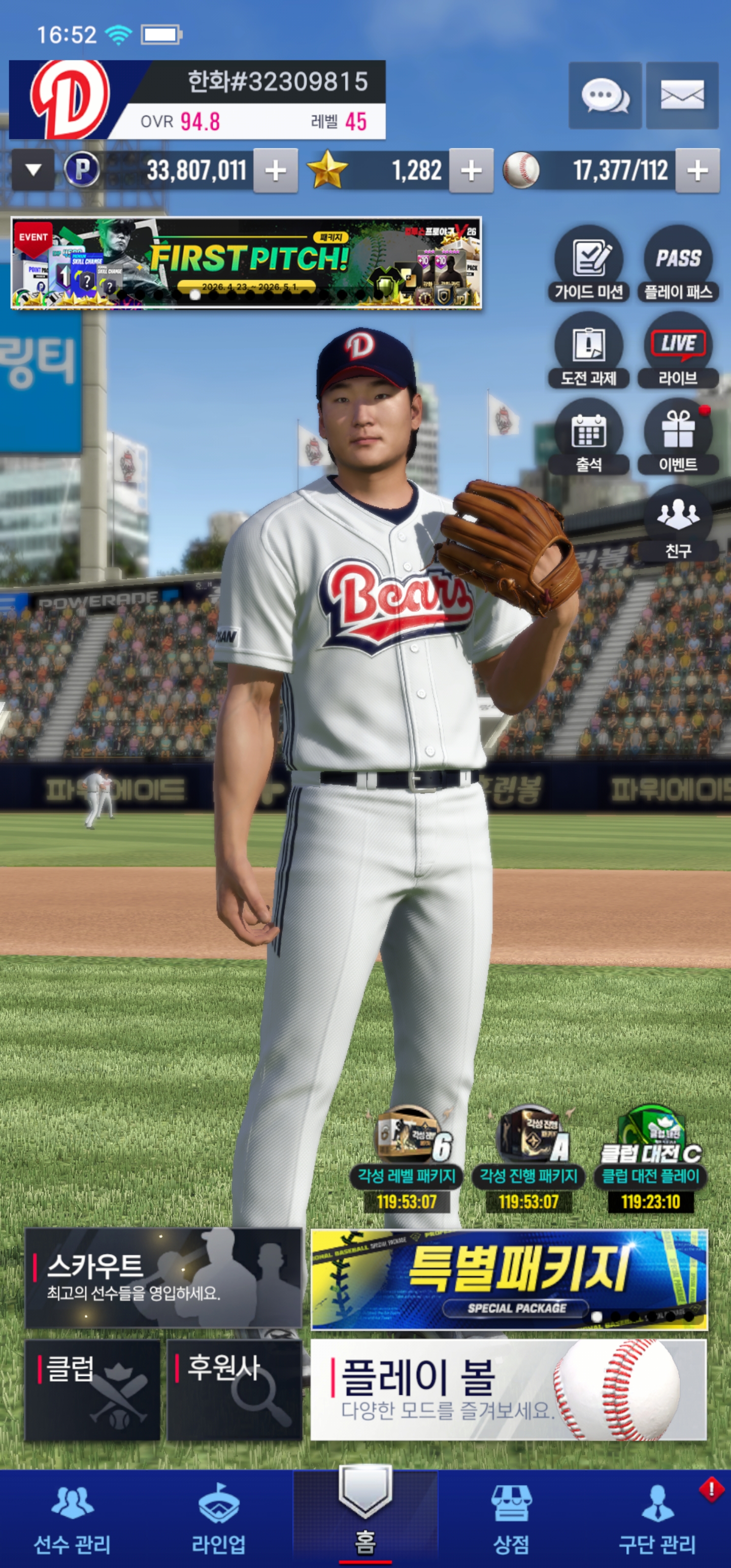Open 도전 과제 challenges
The image size is (731, 1568).
588,350
